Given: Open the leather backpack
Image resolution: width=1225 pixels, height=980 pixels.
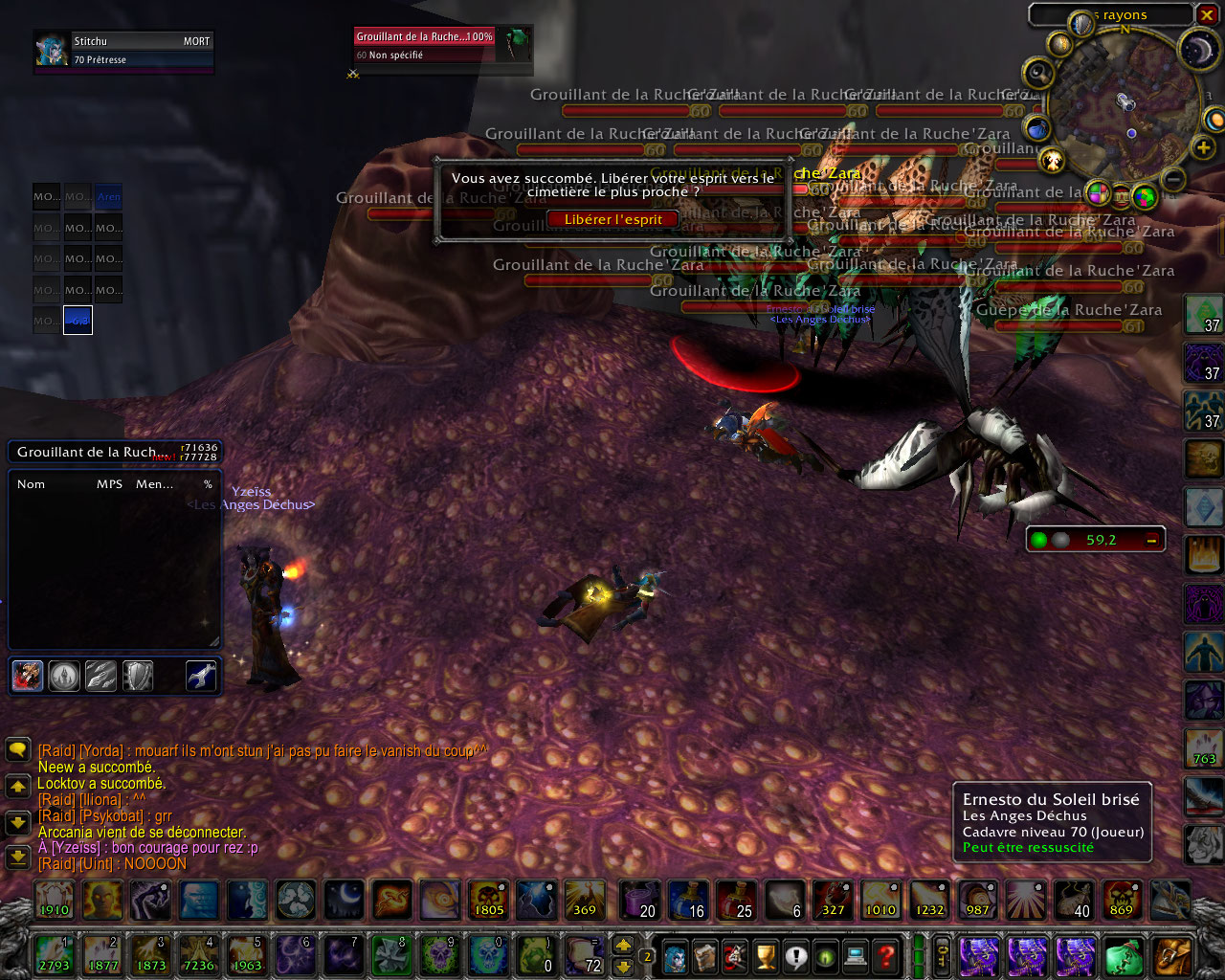Looking at the screenshot, I should pyautogui.click(x=1172, y=955).
